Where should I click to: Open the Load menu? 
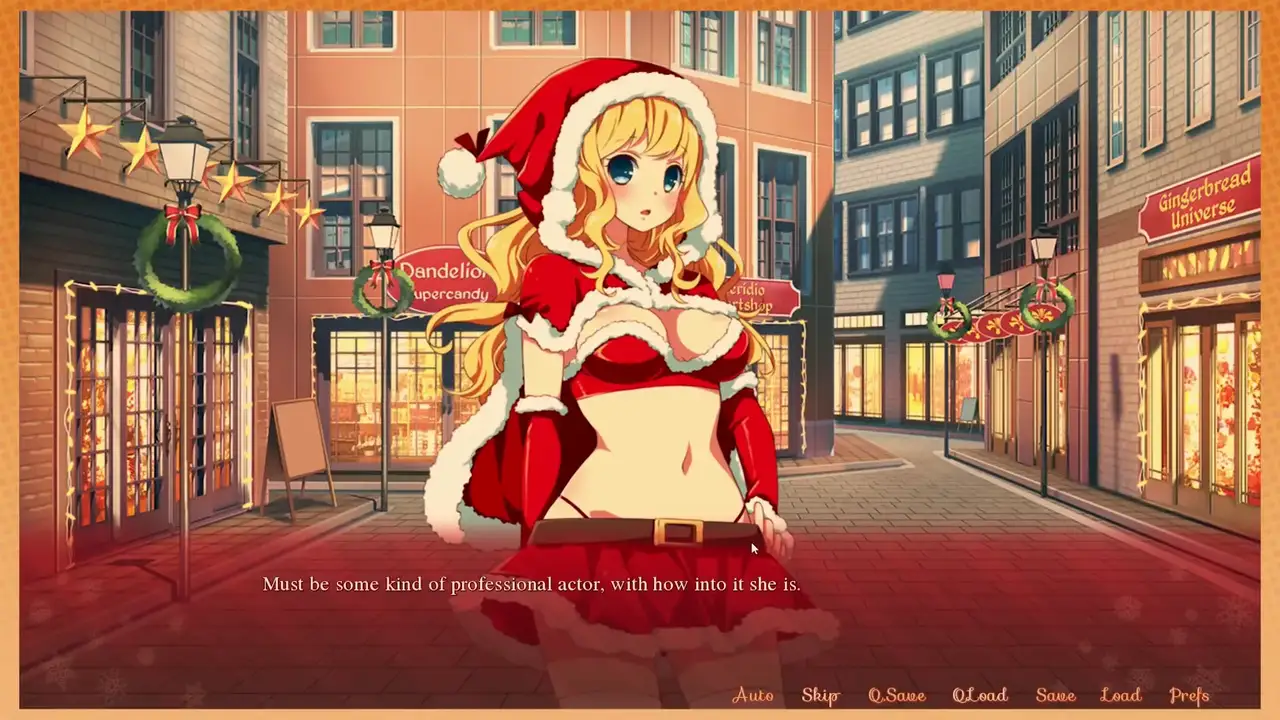(1120, 695)
